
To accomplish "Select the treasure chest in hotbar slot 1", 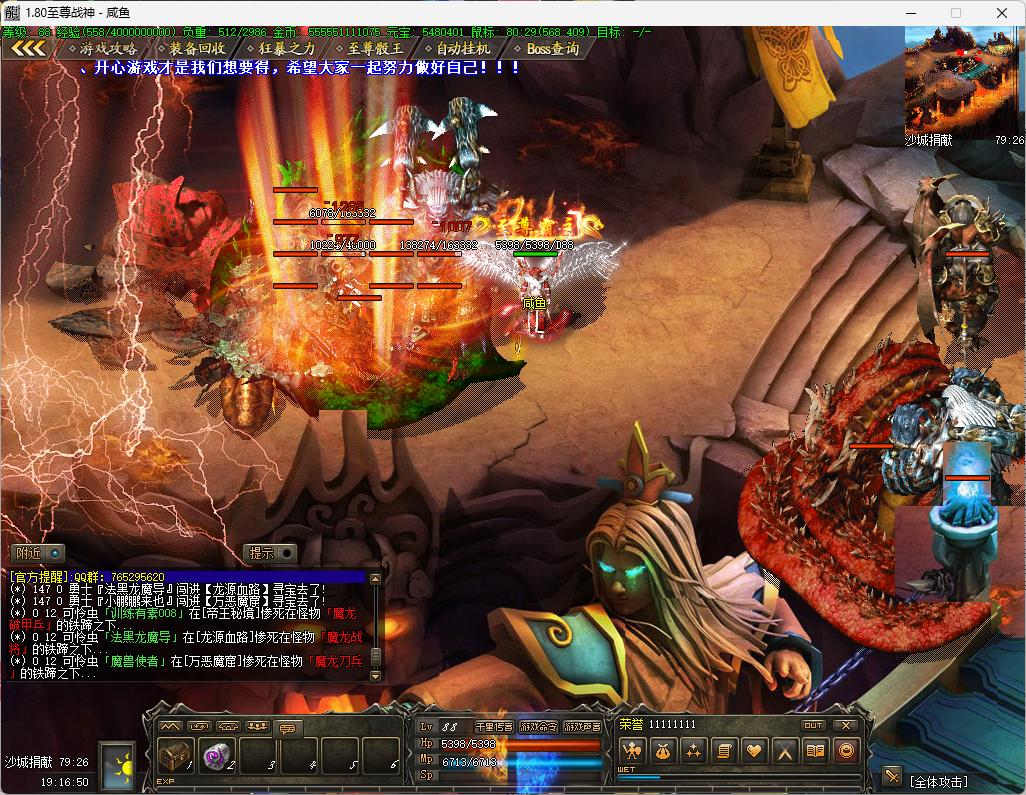I will 176,755.
